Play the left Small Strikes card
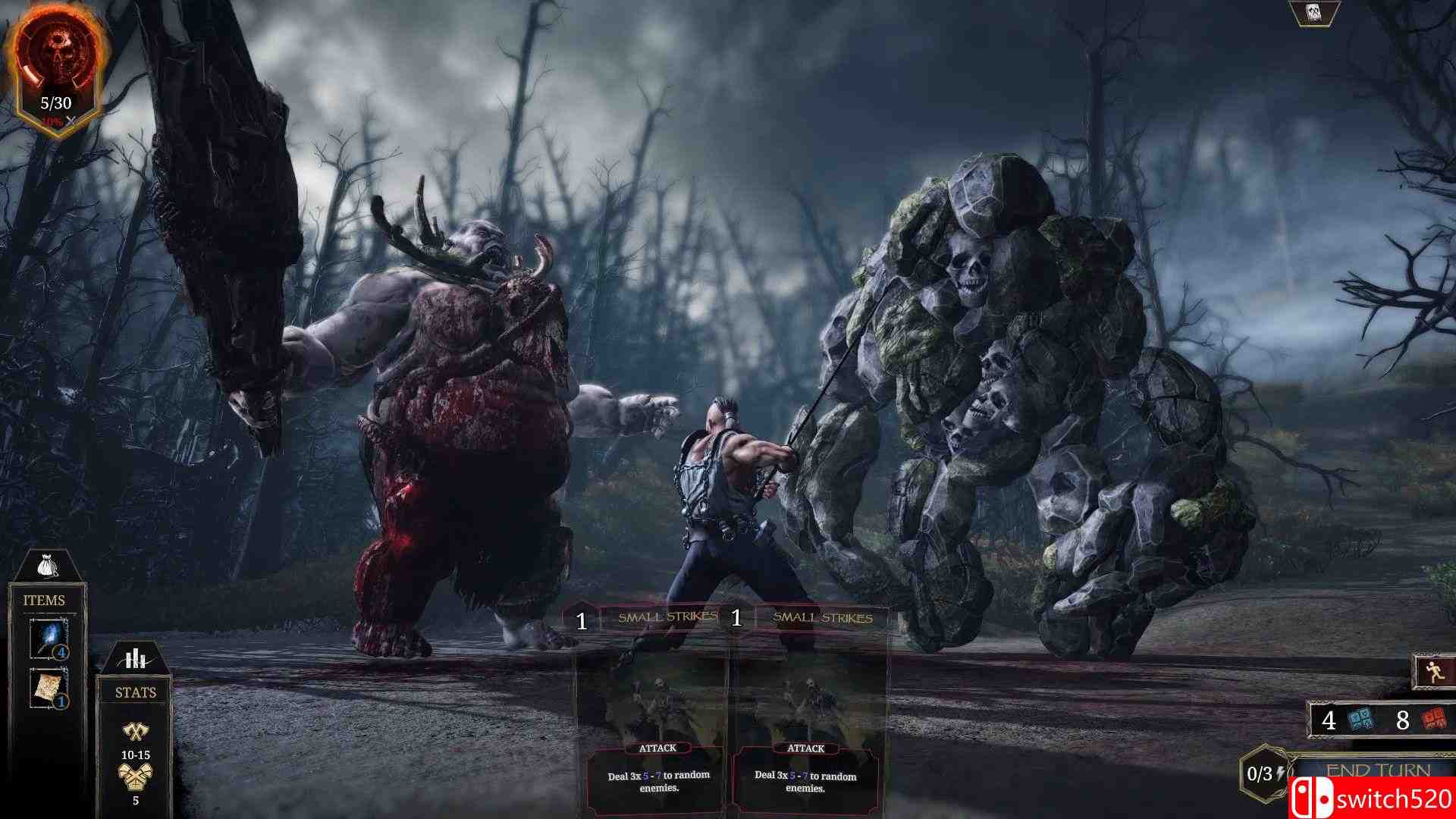The width and height of the screenshot is (1456, 819). tap(655, 713)
